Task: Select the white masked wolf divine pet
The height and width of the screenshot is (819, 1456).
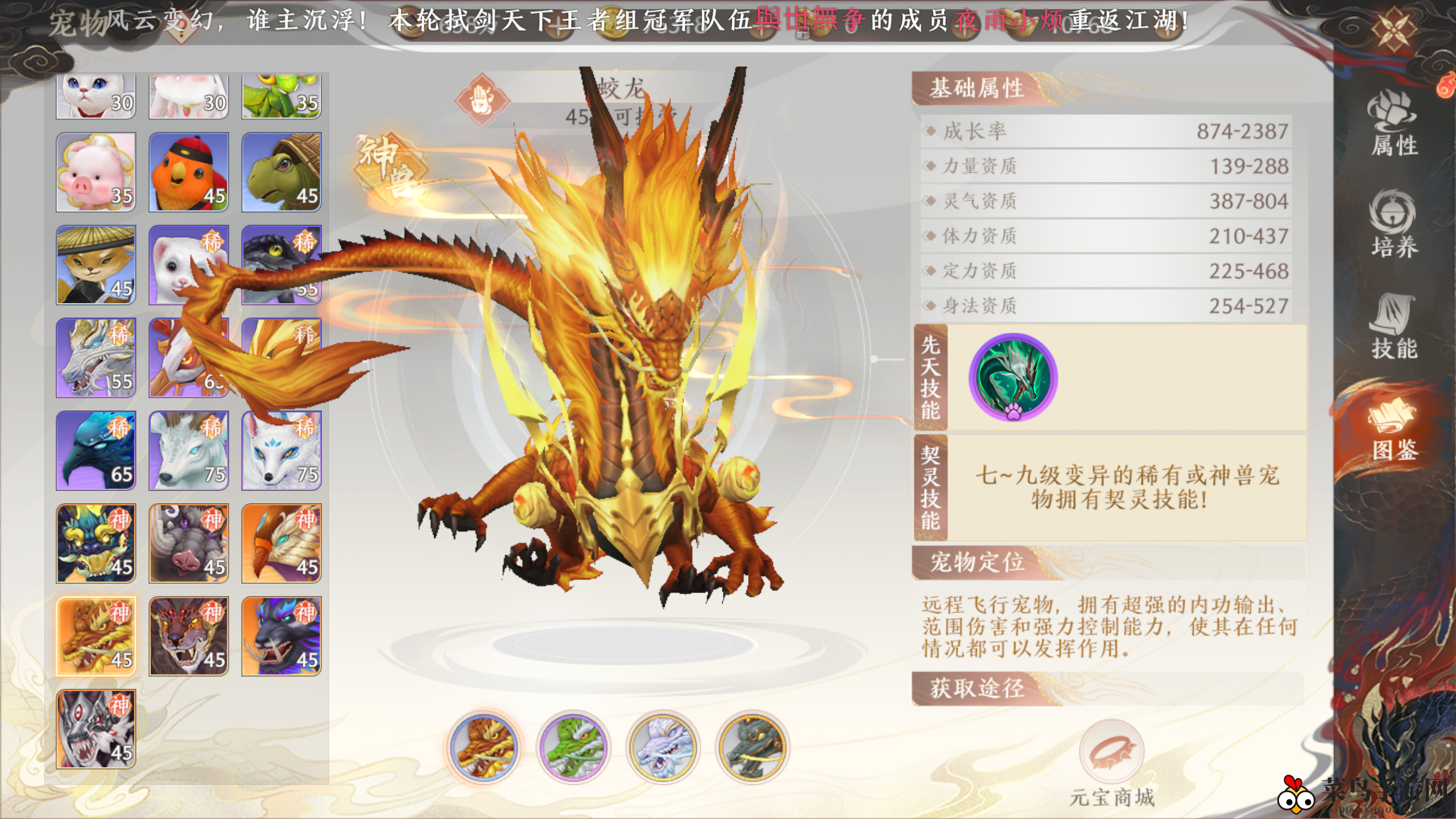Action: coord(96,729)
